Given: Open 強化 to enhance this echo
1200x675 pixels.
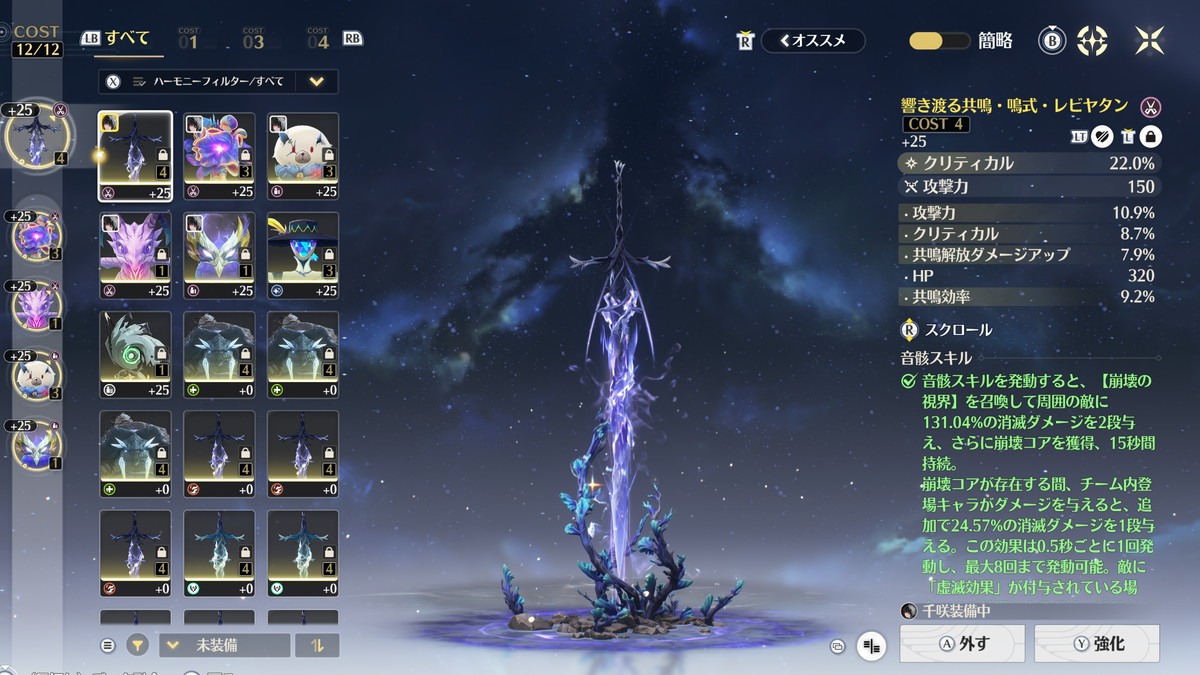Looking at the screenshot, I should (x=1096, y=644).
